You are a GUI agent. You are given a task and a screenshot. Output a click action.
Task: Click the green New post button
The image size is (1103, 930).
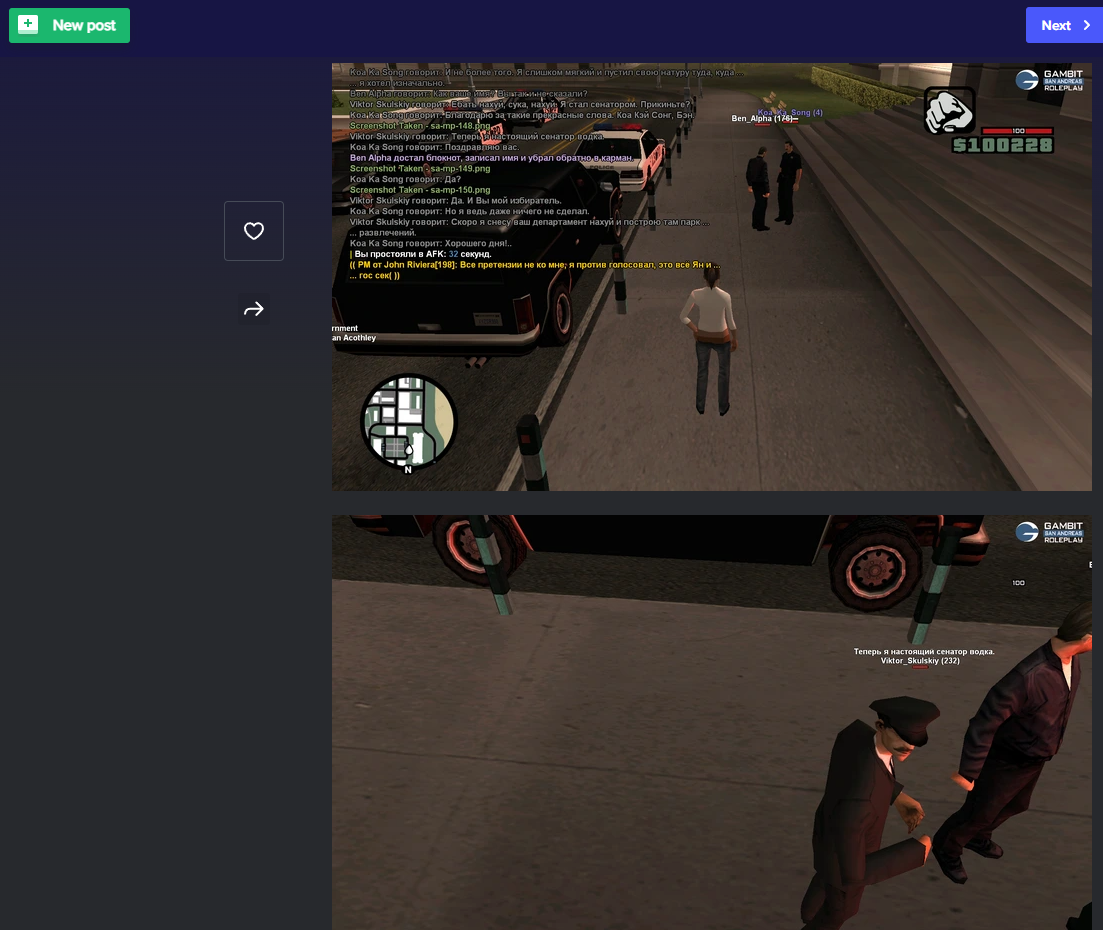(69, 25)
